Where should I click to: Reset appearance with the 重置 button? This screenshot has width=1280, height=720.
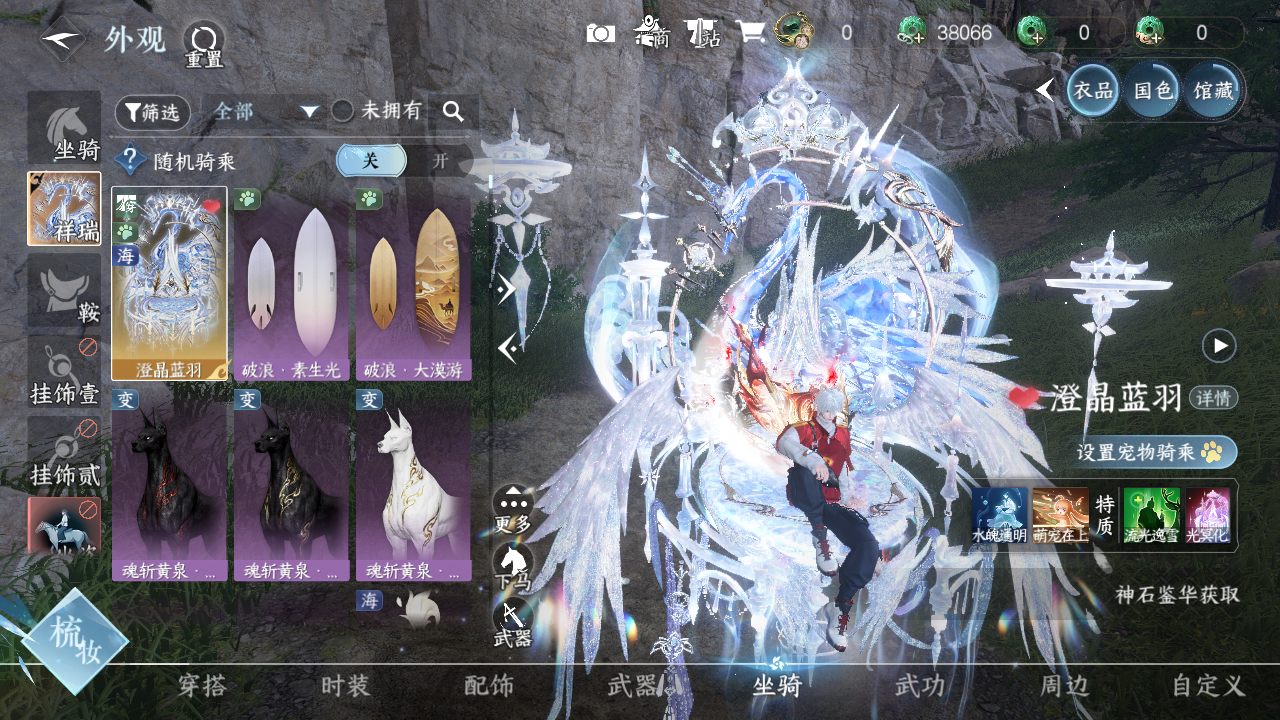[203, 45]
